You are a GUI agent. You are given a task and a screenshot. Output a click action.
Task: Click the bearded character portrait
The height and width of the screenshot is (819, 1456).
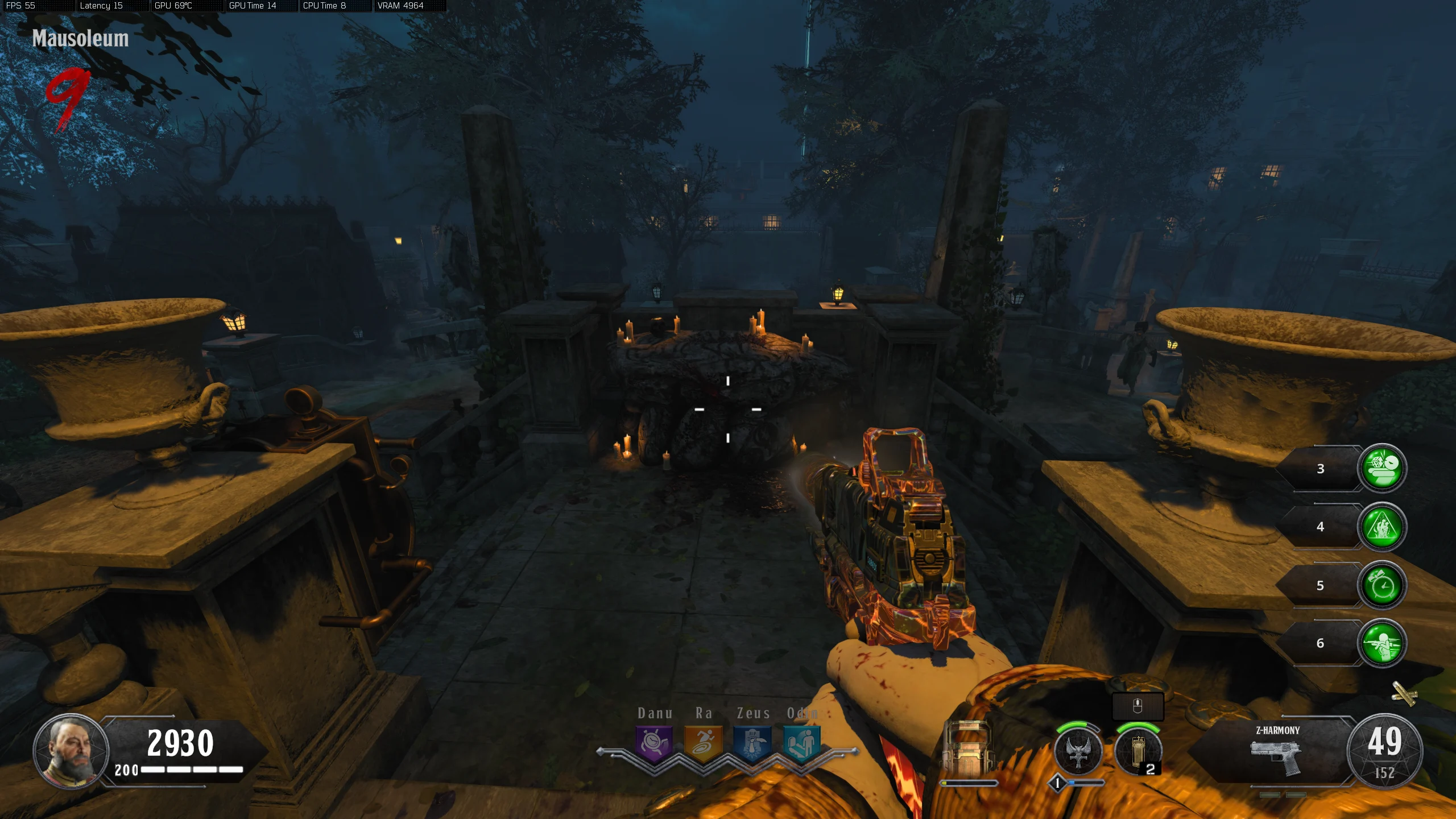[72, 751]
